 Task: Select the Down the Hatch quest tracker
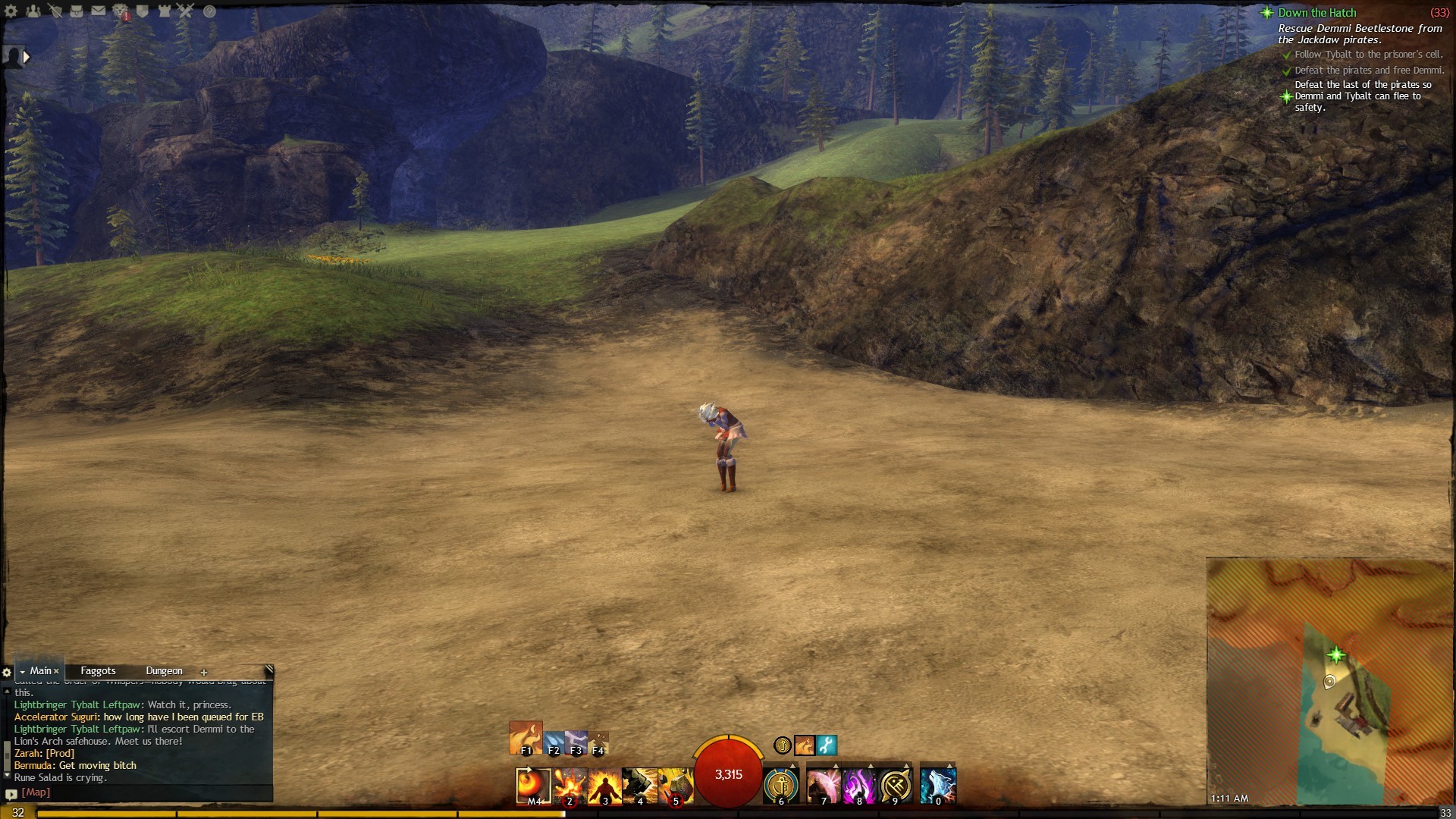1316,13
